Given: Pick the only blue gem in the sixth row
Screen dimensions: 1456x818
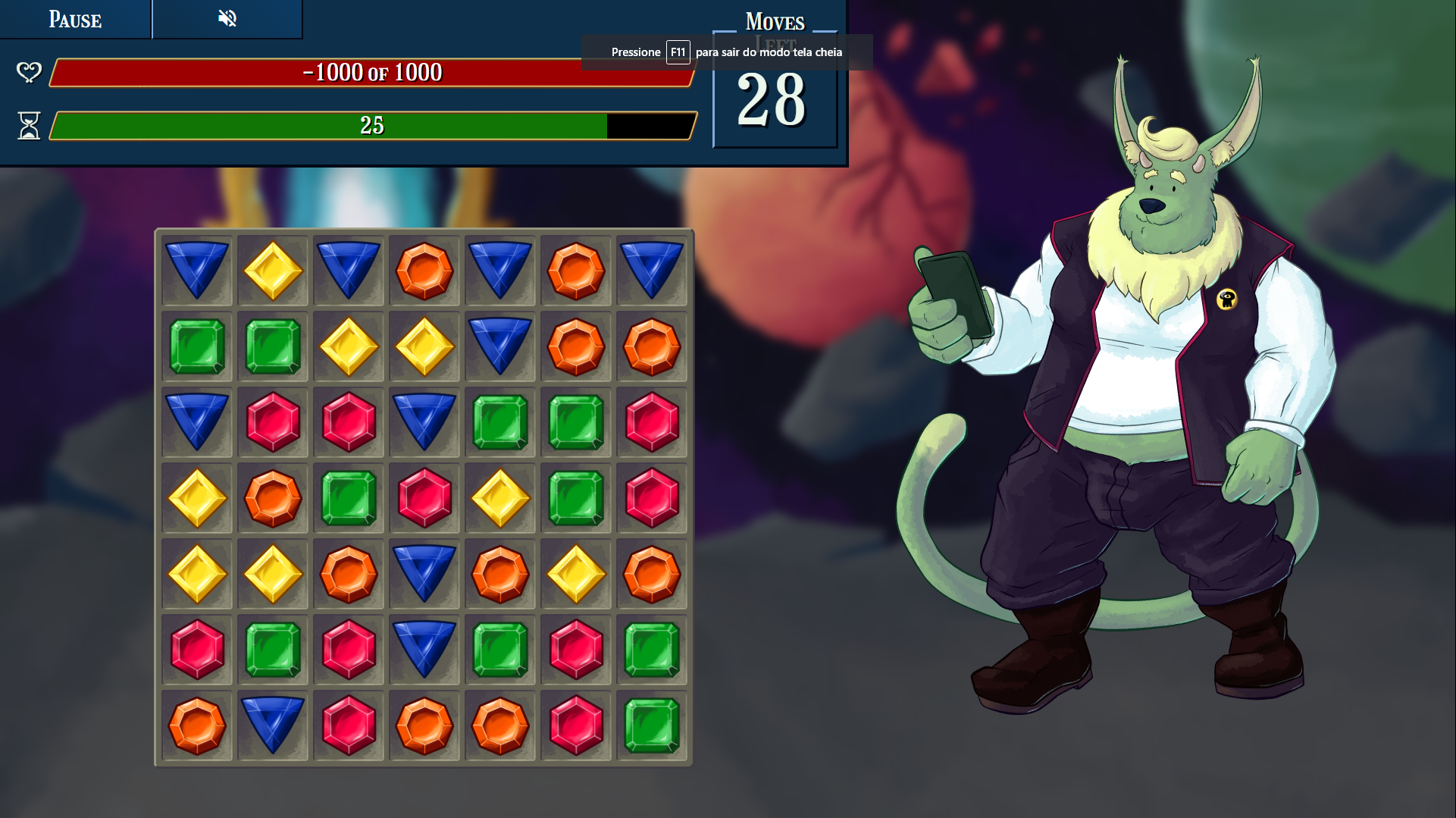Looking at the screenshot, I should point(424,648).
